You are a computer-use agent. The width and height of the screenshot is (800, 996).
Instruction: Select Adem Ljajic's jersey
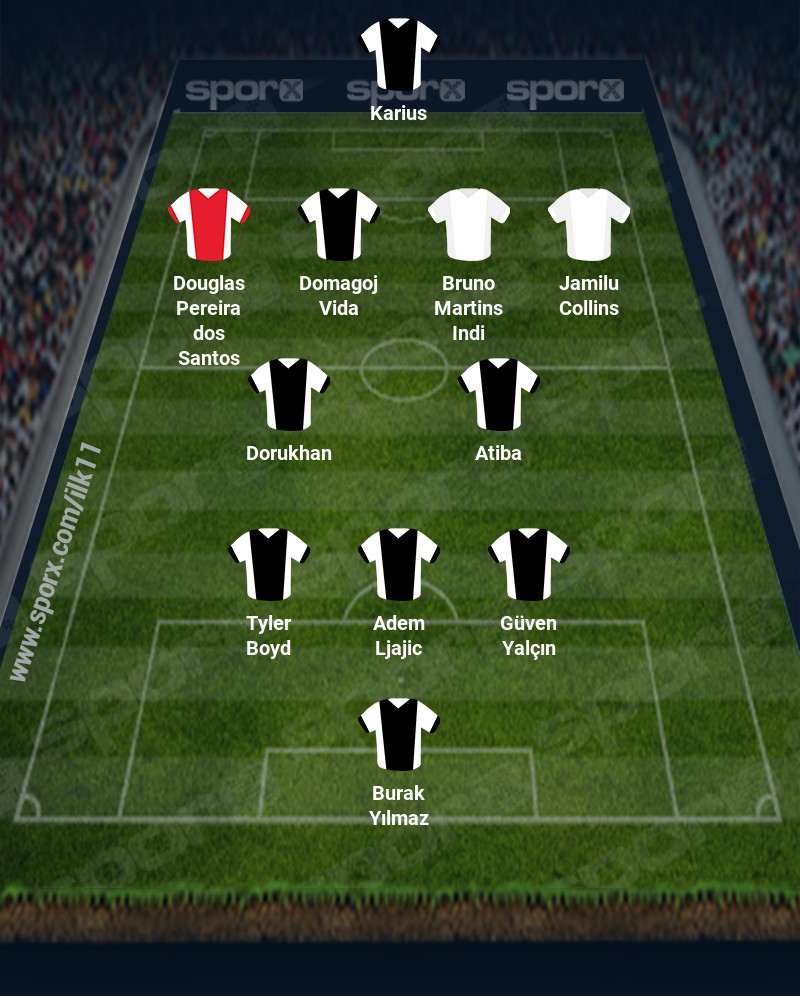pos(399,564)
